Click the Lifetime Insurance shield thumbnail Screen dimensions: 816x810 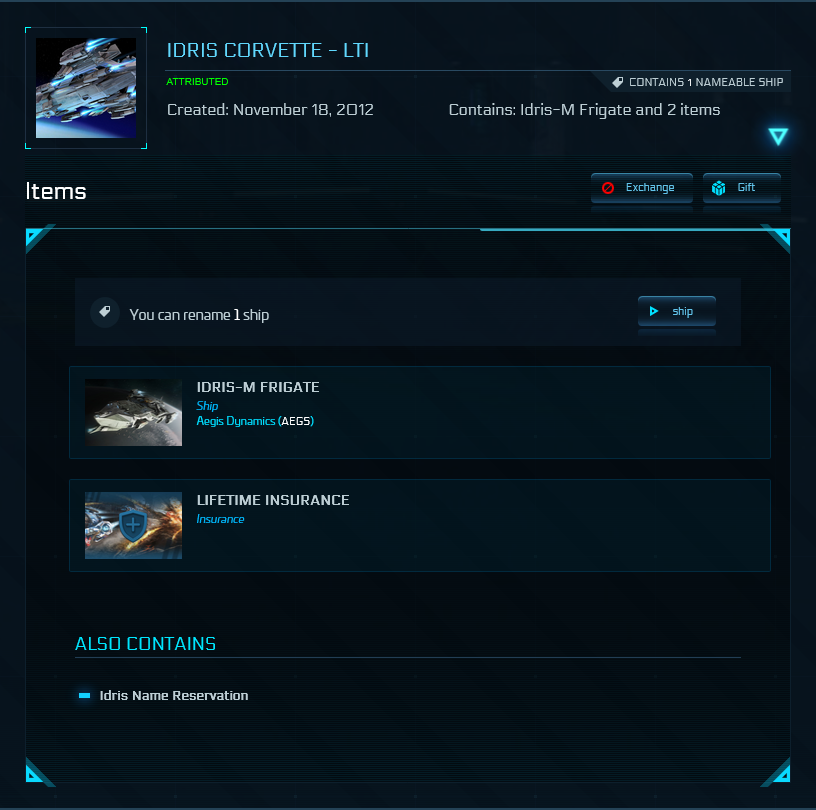(133, 525)
